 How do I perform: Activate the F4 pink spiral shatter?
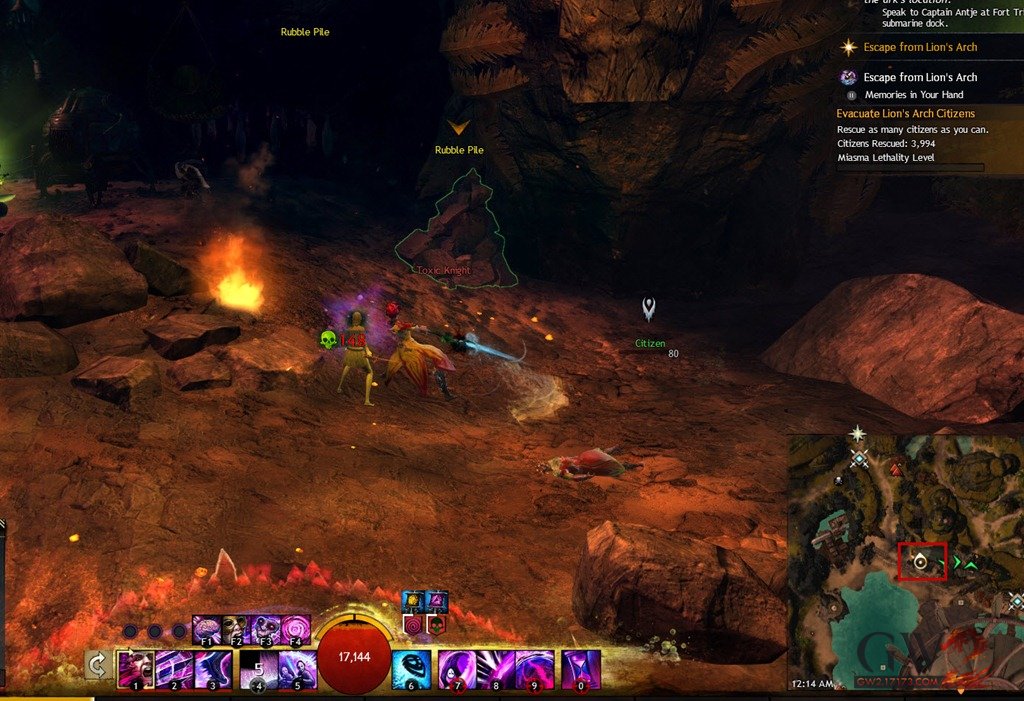[x=295, y=630]
